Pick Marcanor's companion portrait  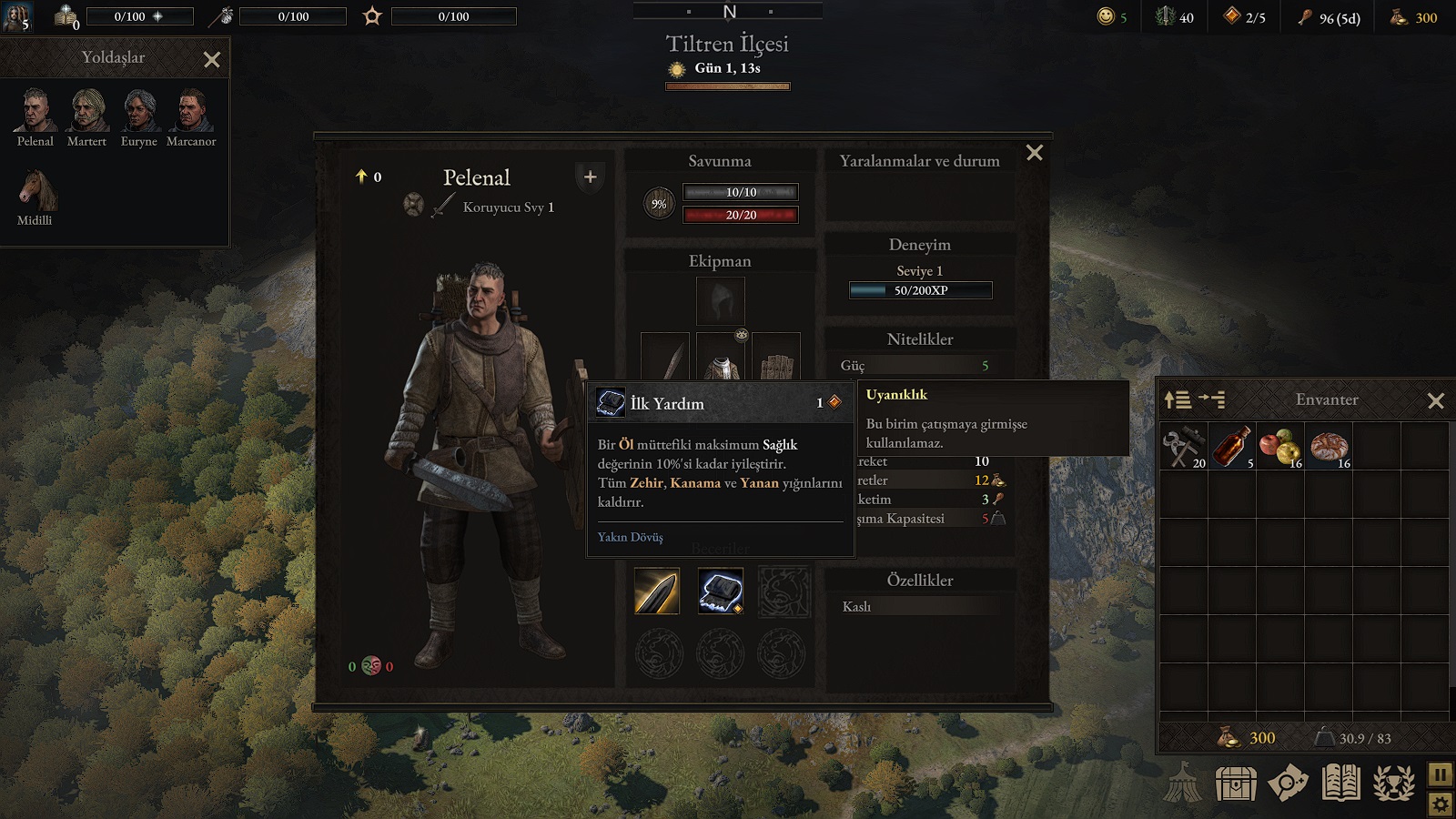(191, 111)
